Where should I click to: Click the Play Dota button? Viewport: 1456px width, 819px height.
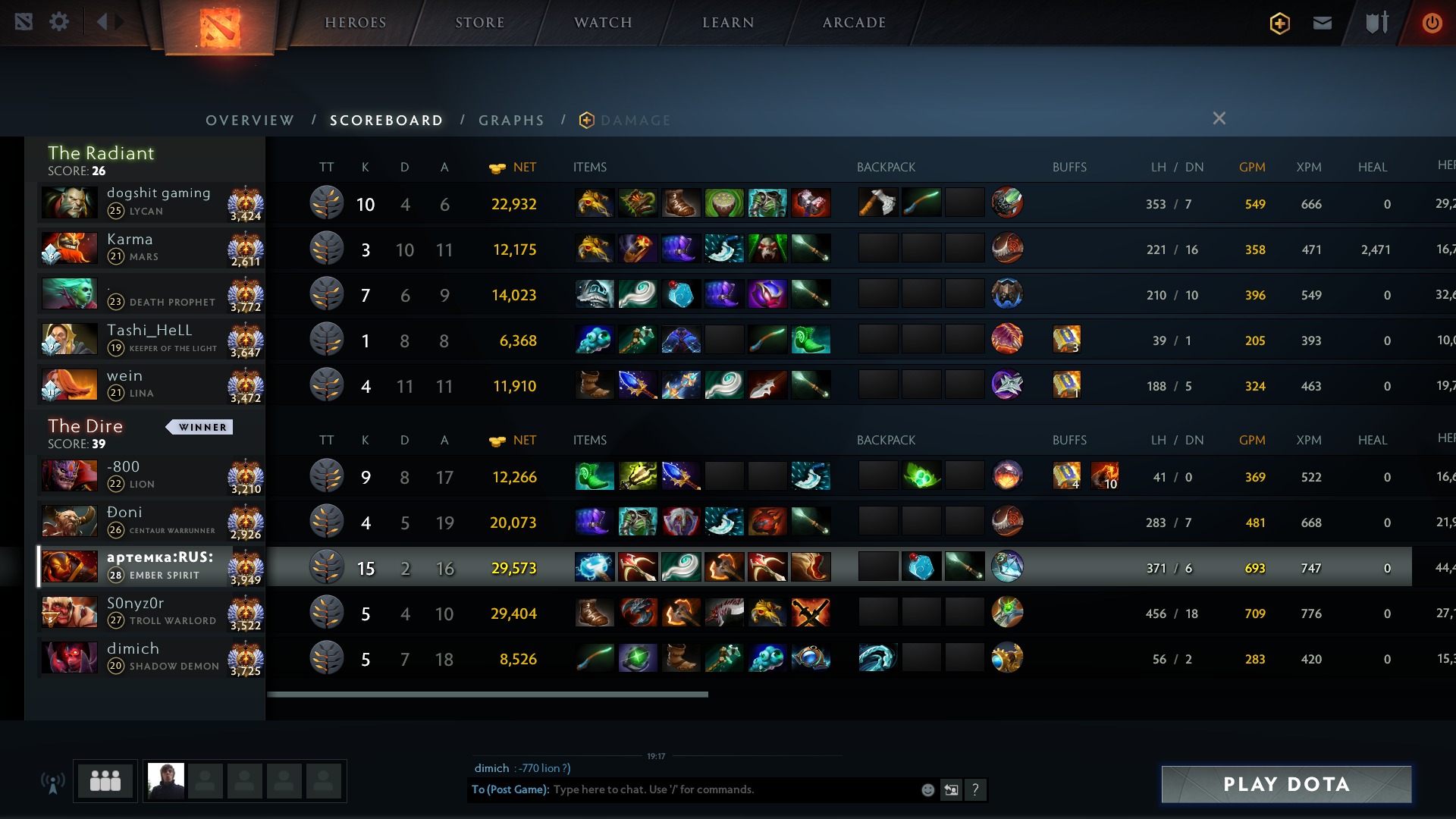(1286, 784)
